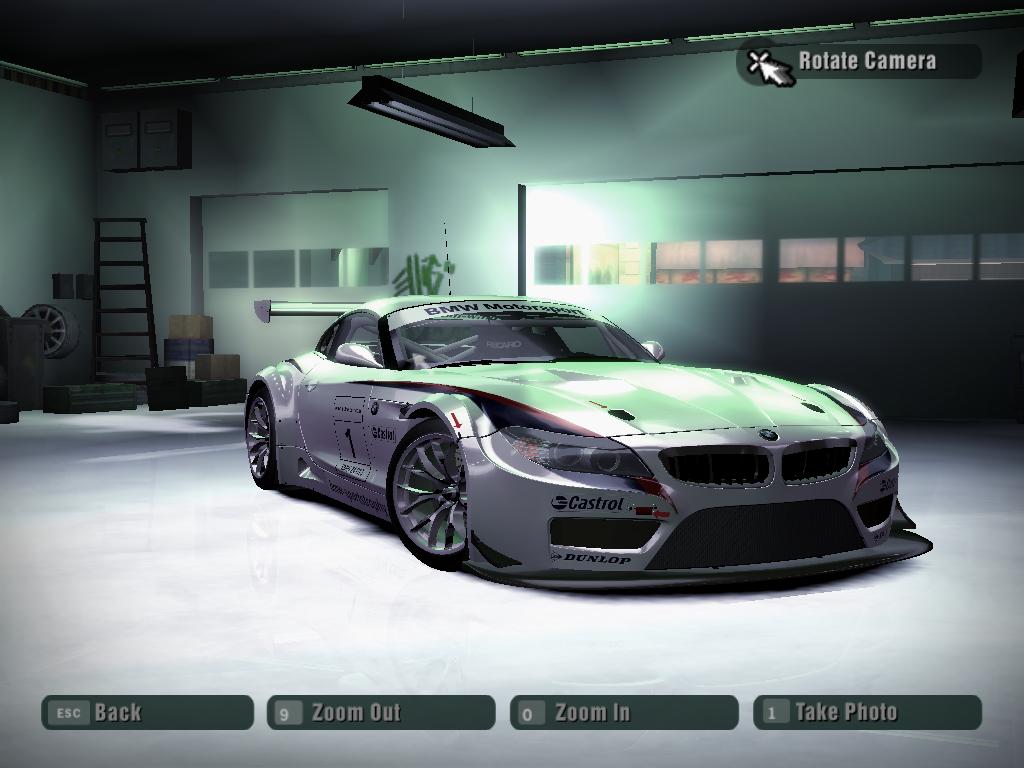Take a photo of the car

pyautogui.click(x=867, y=713)
